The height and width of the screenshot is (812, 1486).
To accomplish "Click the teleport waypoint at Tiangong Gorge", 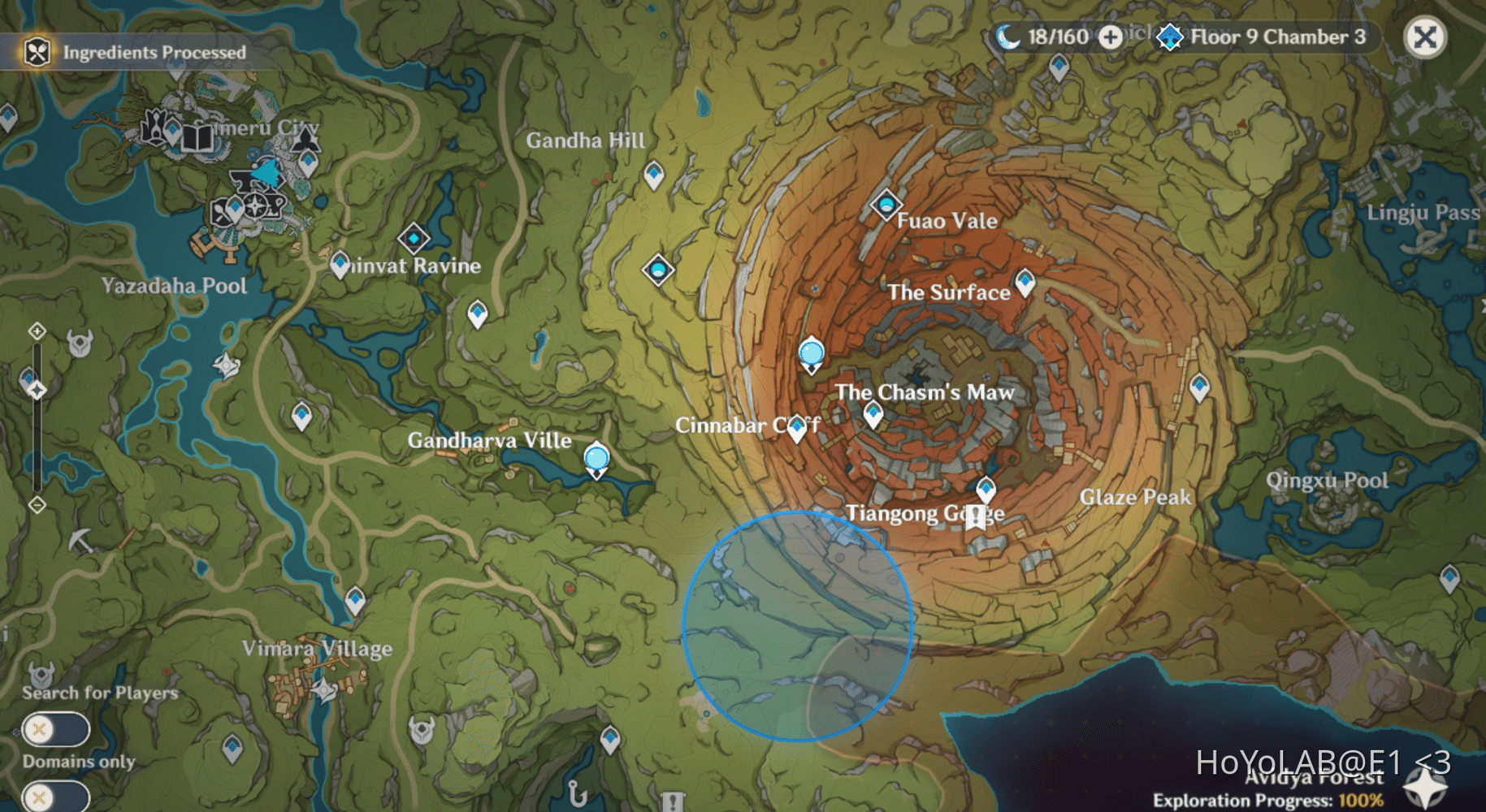I will tap(986, 488).
